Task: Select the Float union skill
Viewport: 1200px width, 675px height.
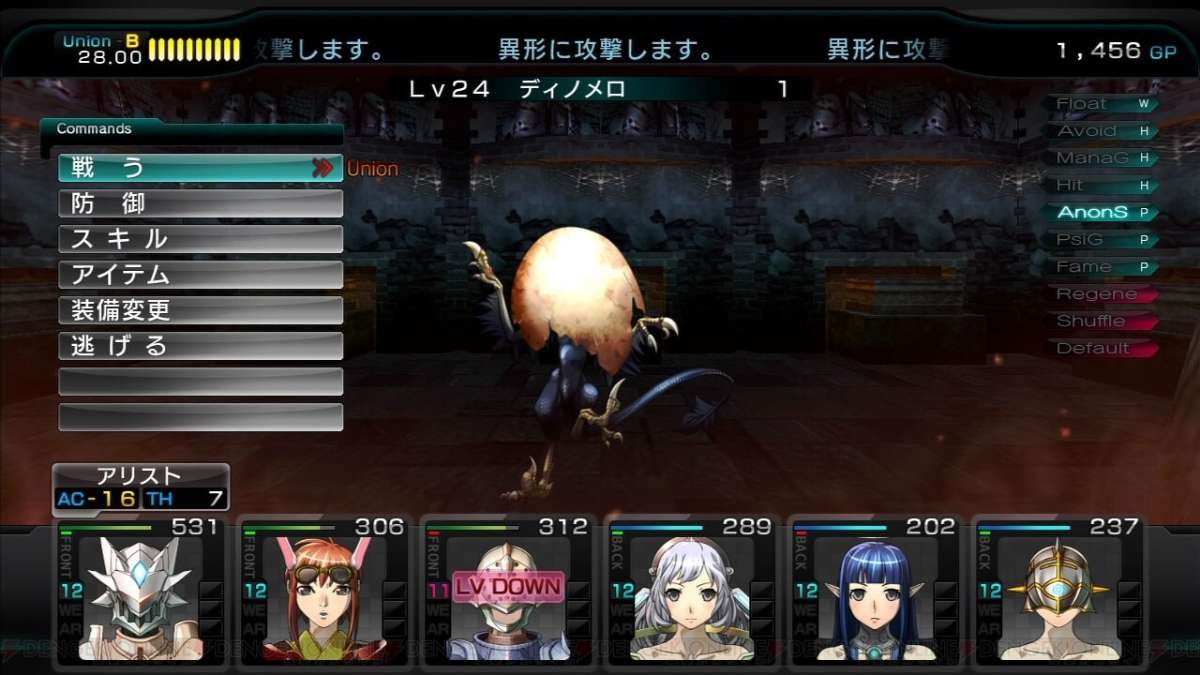Action: point(1100,104)
